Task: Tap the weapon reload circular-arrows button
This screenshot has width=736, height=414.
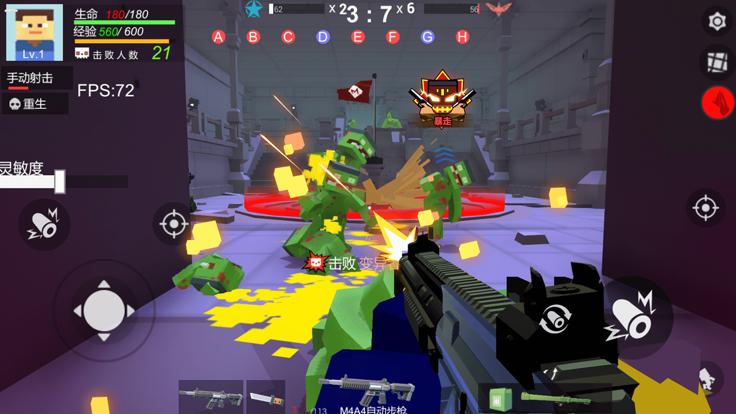Action: pyautogui.click(x=556, y=321)
